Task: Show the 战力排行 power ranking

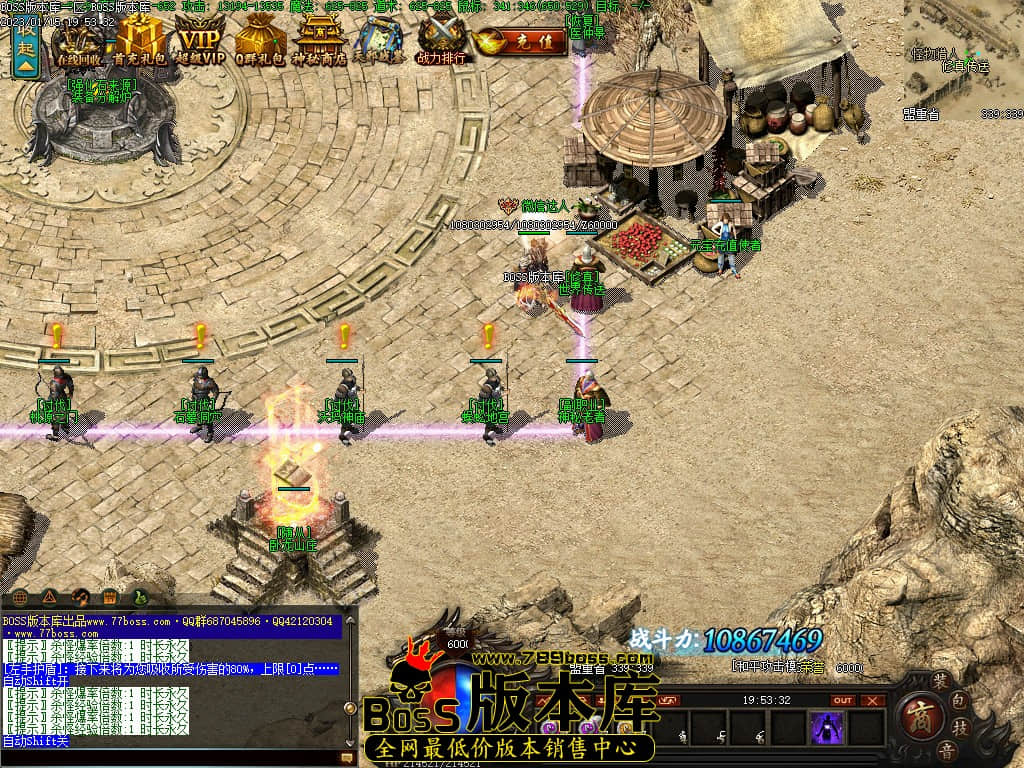Action: 440,43
